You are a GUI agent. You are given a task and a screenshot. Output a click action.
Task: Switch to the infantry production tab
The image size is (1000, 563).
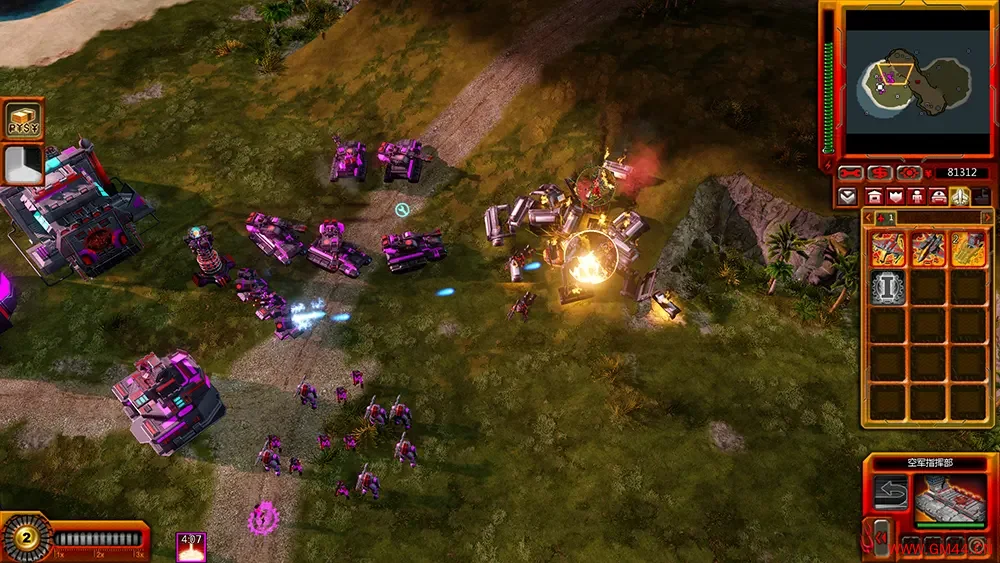click(916, 196)
